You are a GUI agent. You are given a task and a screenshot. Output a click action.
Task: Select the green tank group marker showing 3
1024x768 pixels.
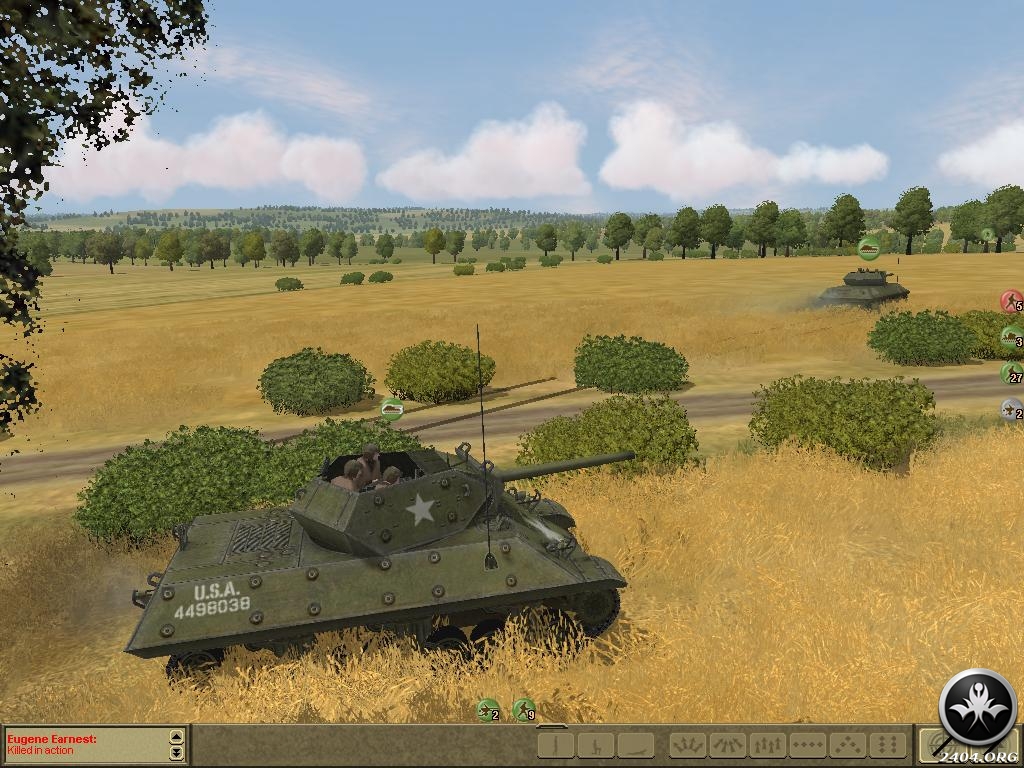[1011, 337]
